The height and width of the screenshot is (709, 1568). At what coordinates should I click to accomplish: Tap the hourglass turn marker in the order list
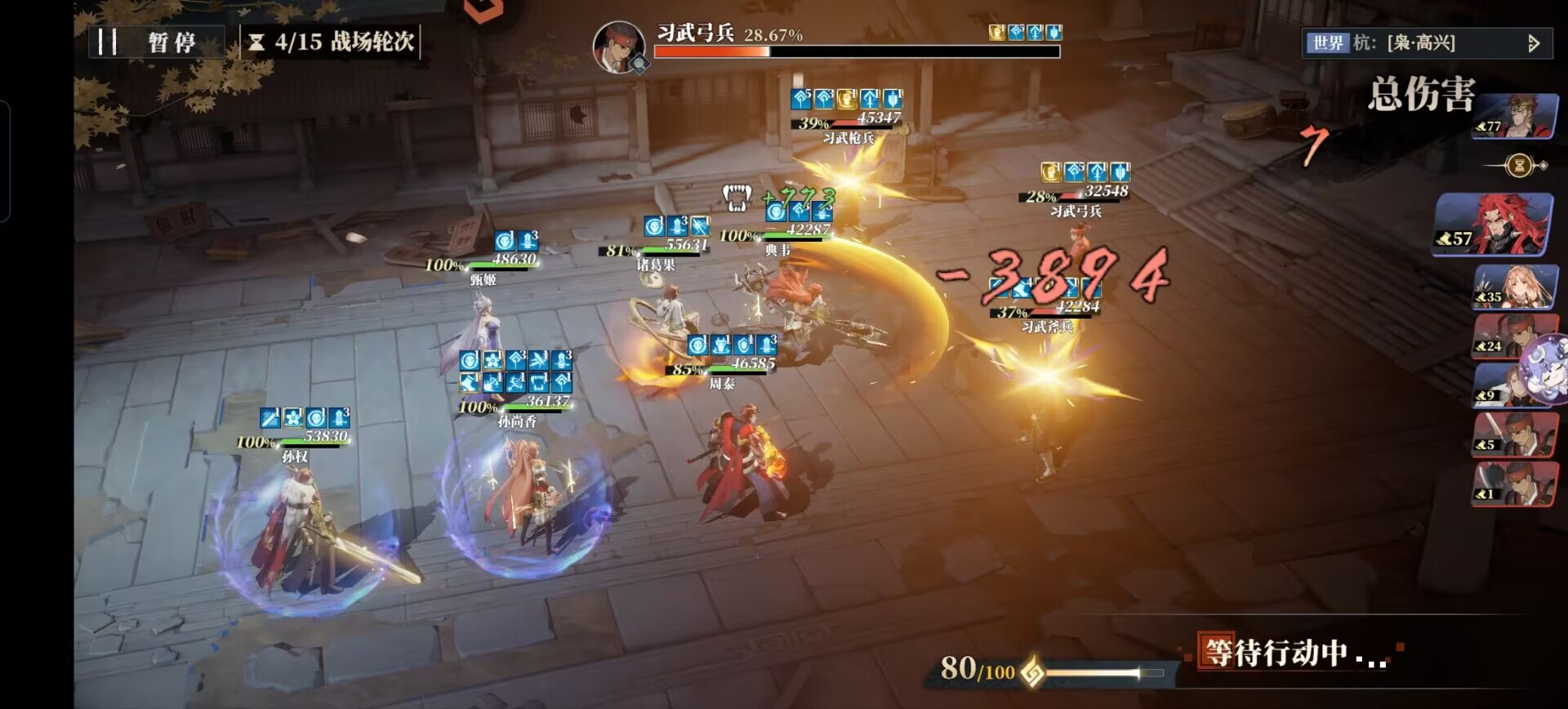click(x=1519, y=166)
